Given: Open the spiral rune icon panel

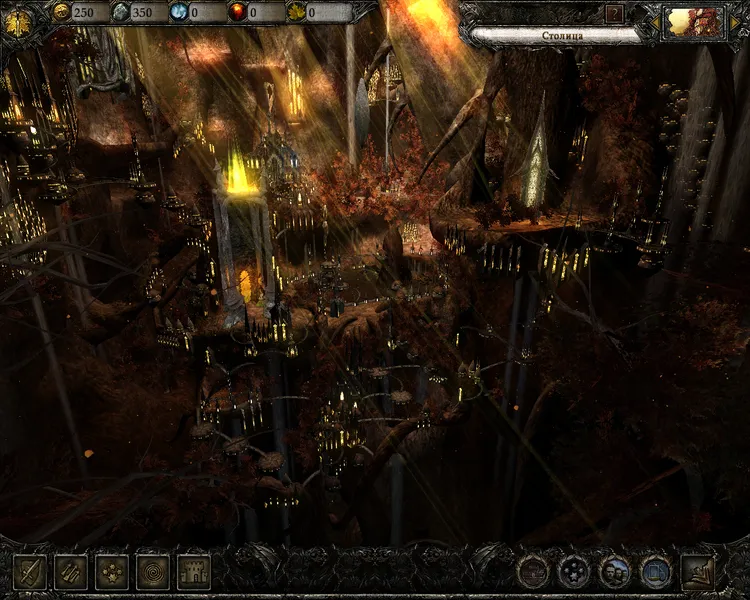Looking at the screenshot, I should click(152, 571).
